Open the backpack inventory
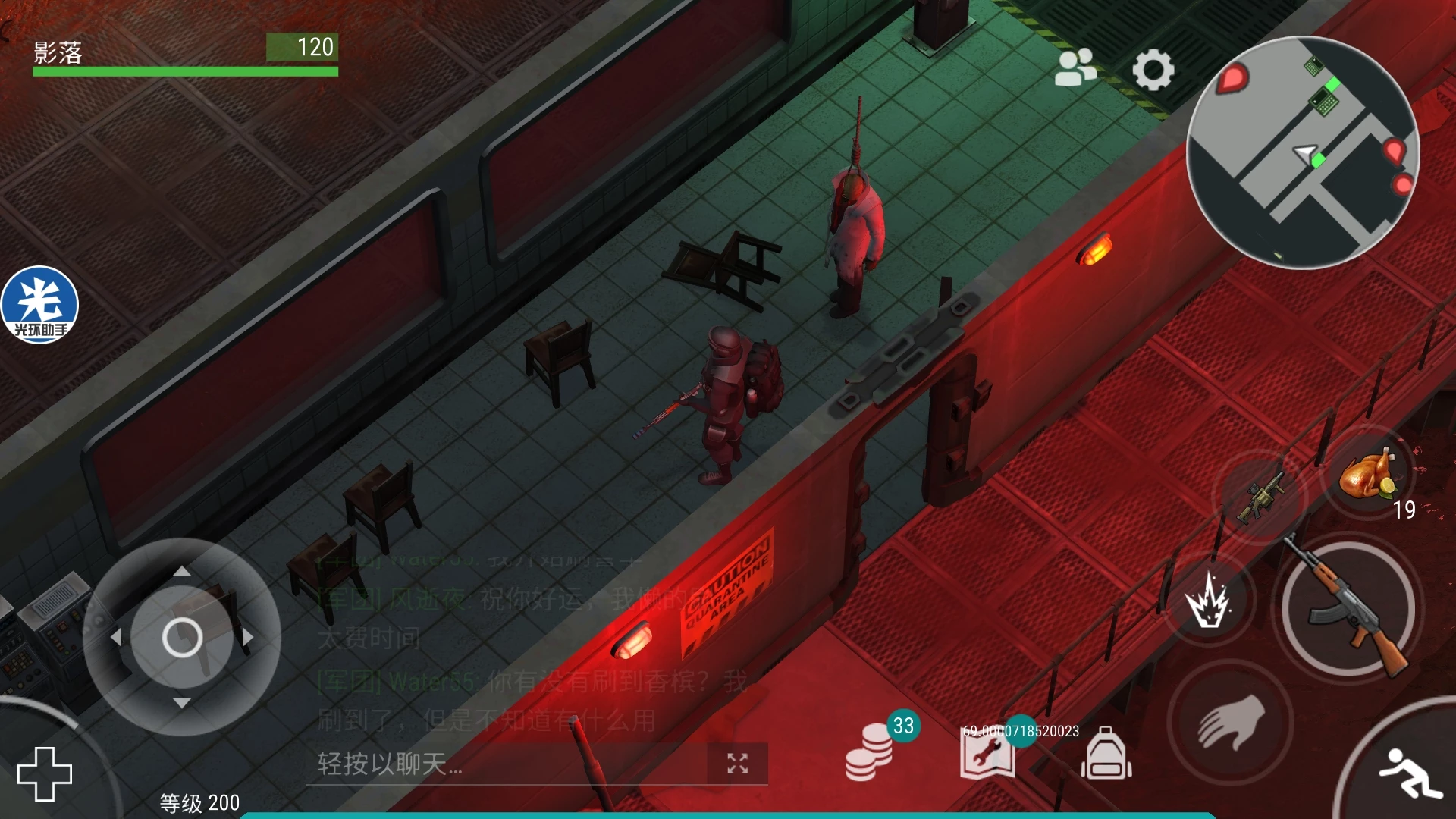The height and width of the screenshot is (819, 1456). [x=1106, y=755]
